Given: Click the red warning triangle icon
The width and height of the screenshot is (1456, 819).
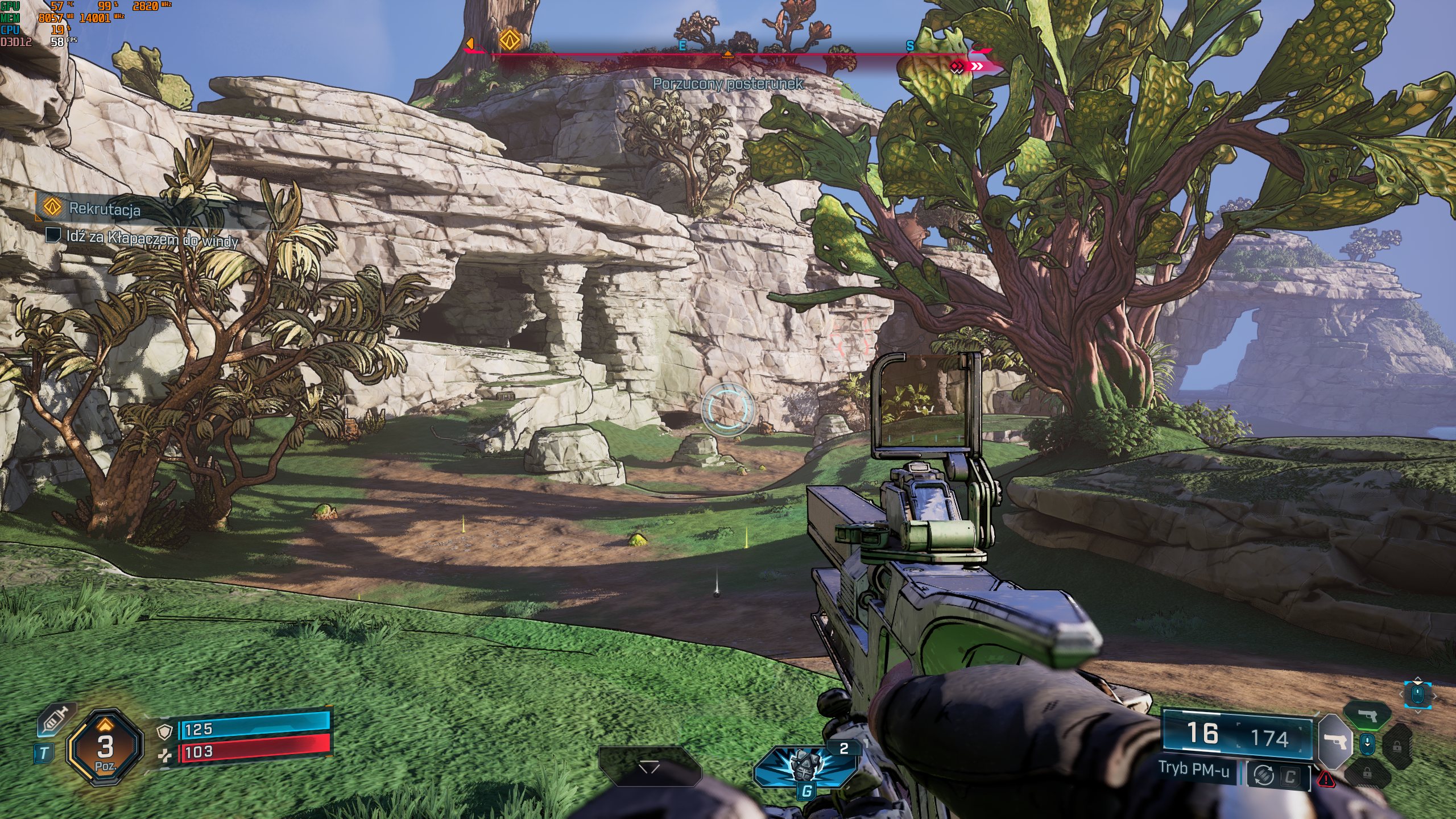Looking at the screenshot, I should [x=1326, y=779].
